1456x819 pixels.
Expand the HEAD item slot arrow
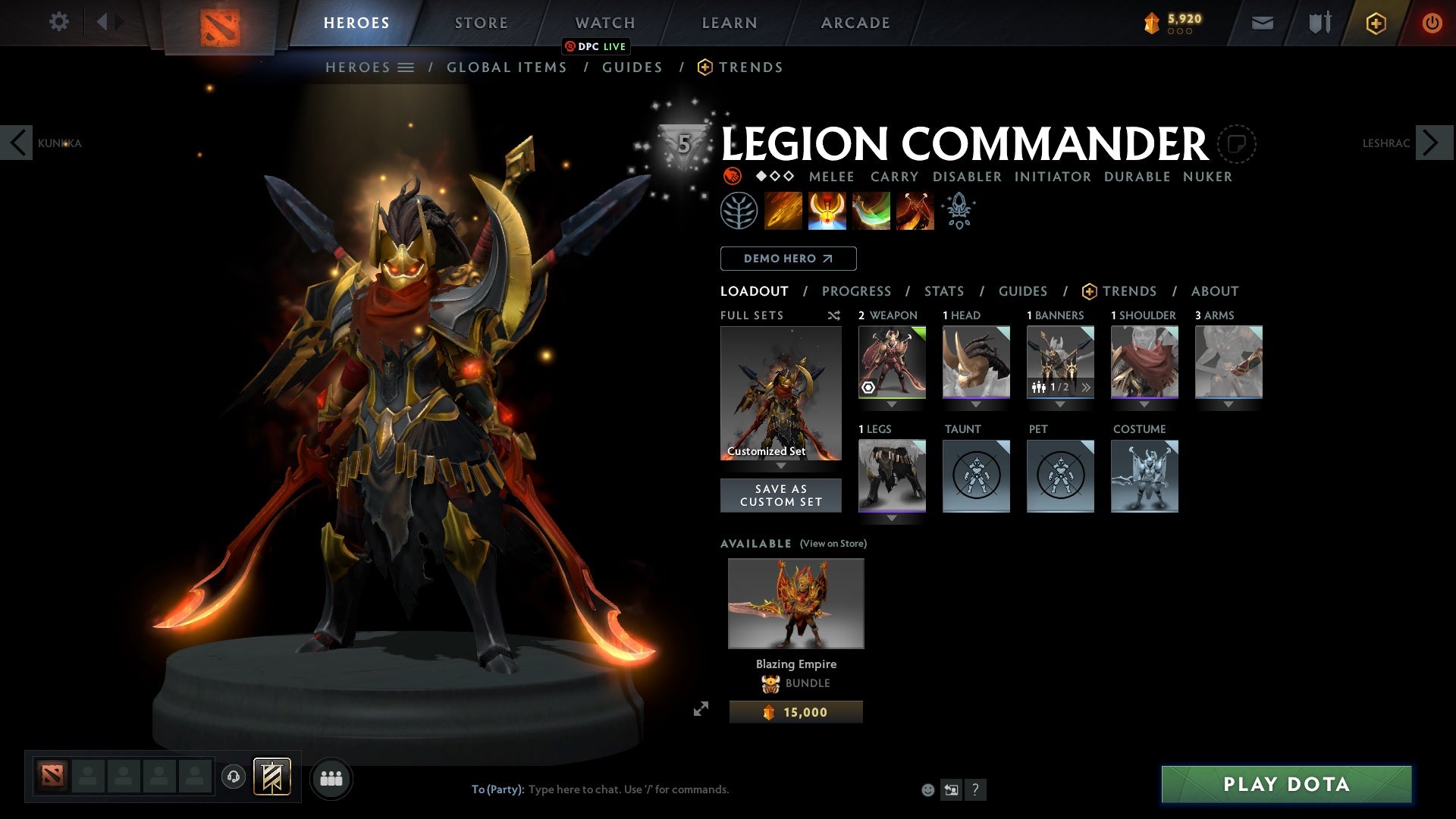click(976, 405)
